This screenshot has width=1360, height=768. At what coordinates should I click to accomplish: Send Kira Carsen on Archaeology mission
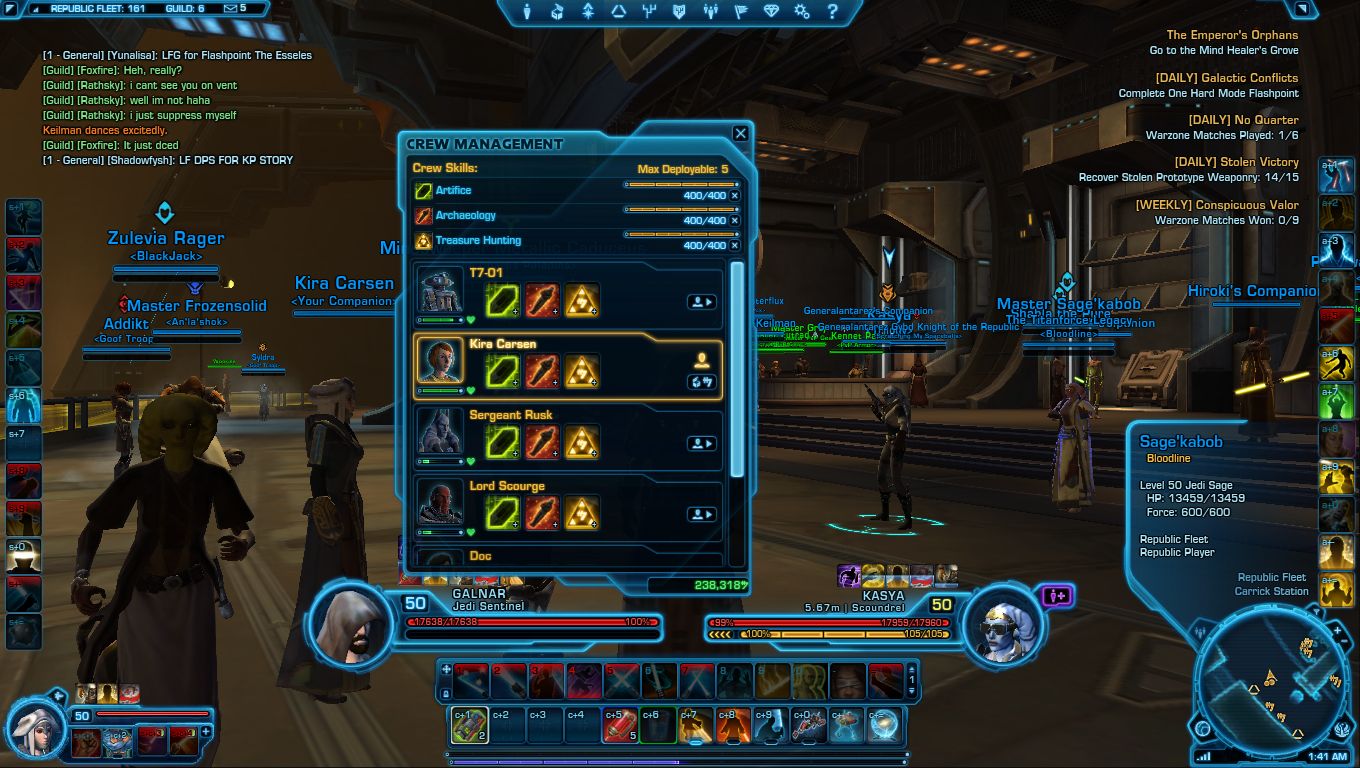click(x=541, y=371)
